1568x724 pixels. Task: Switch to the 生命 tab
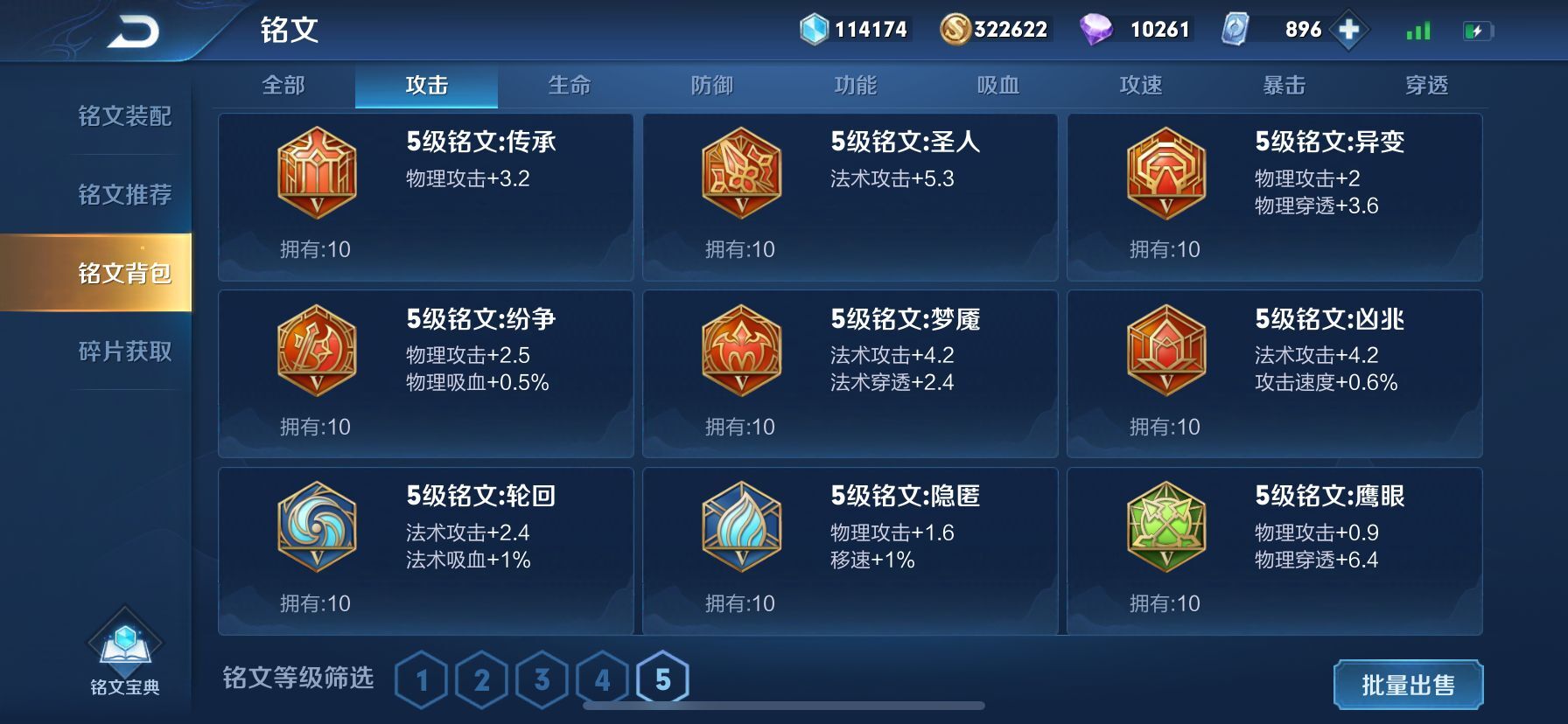(570, 85)
